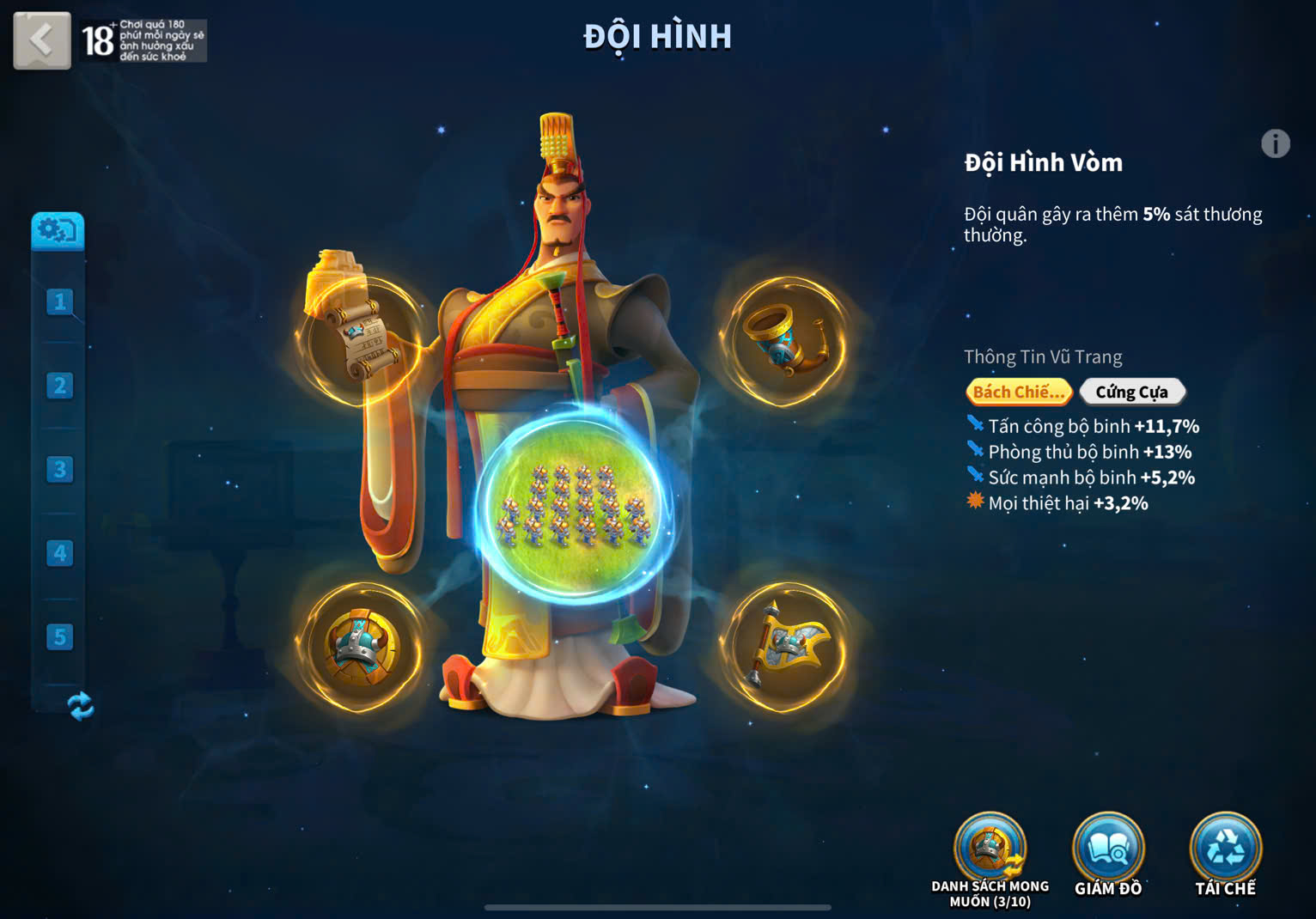Screen dimensions: 1316x919
Task: Show the Bách Chiế... inscription tag
Action: pyautogui.click(x=1018, y=392)
